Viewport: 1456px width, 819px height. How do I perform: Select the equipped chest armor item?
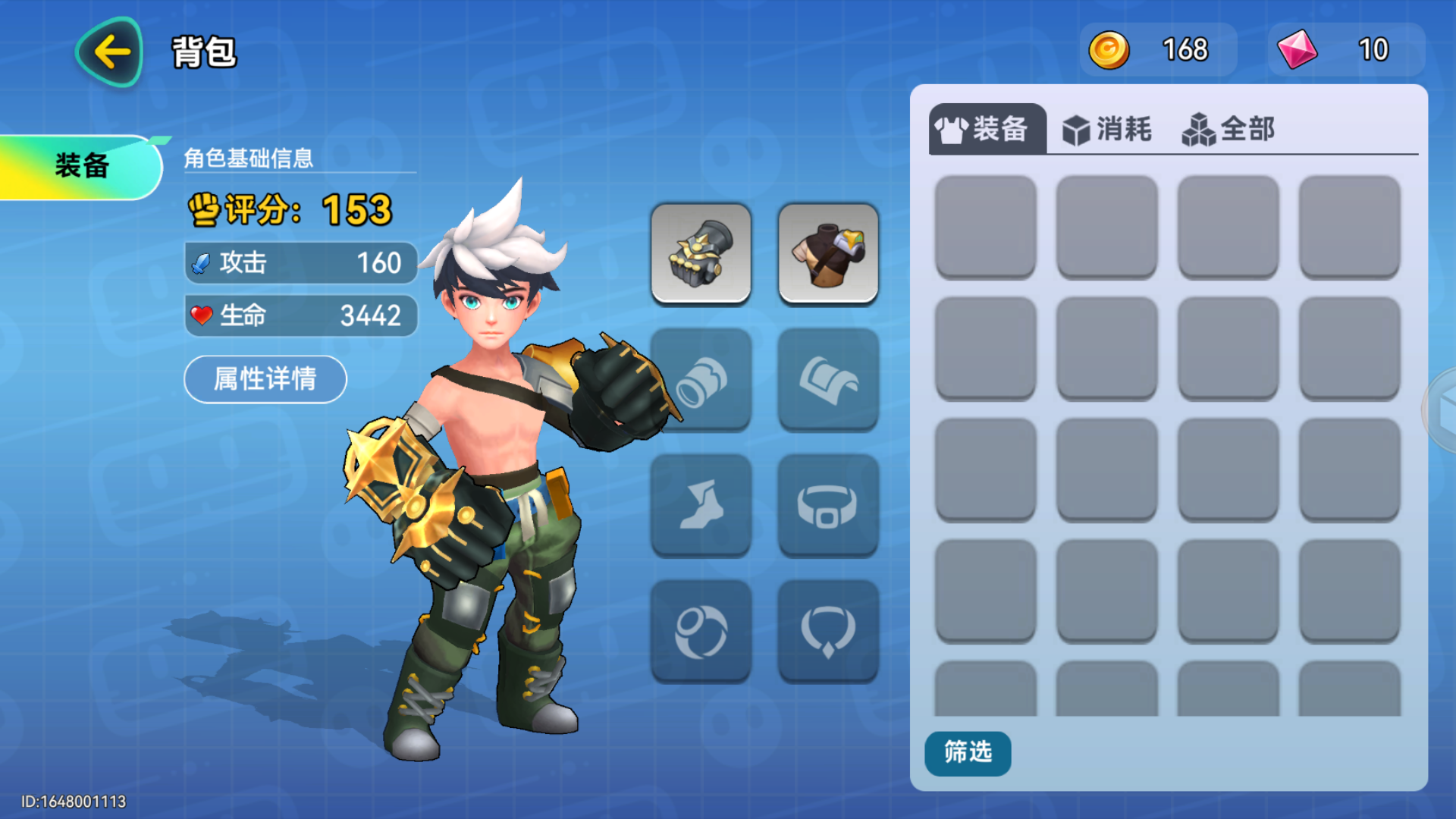pos(827,253)
